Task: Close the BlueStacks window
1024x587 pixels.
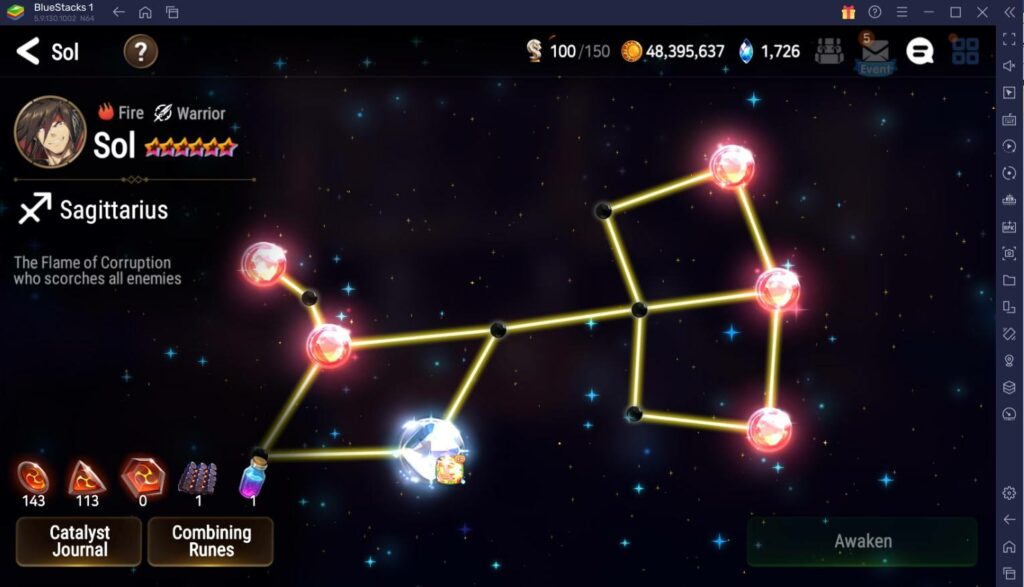Action: coord(982,12)
